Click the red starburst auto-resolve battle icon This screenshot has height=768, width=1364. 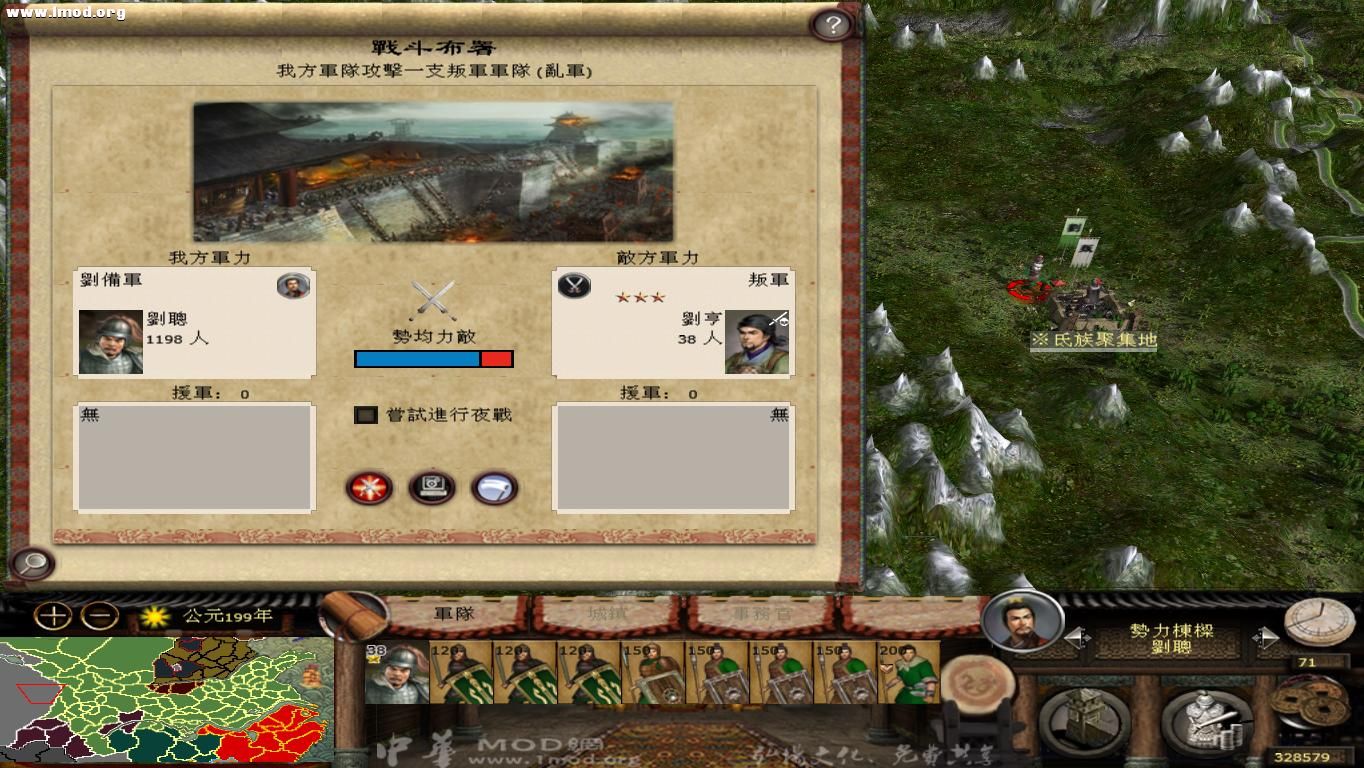tap(368, 488)
